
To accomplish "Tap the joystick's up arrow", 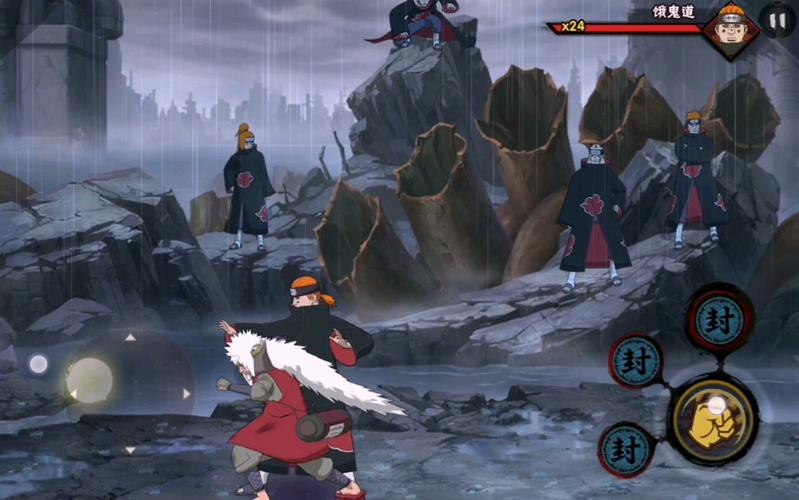I will (129, 337).
